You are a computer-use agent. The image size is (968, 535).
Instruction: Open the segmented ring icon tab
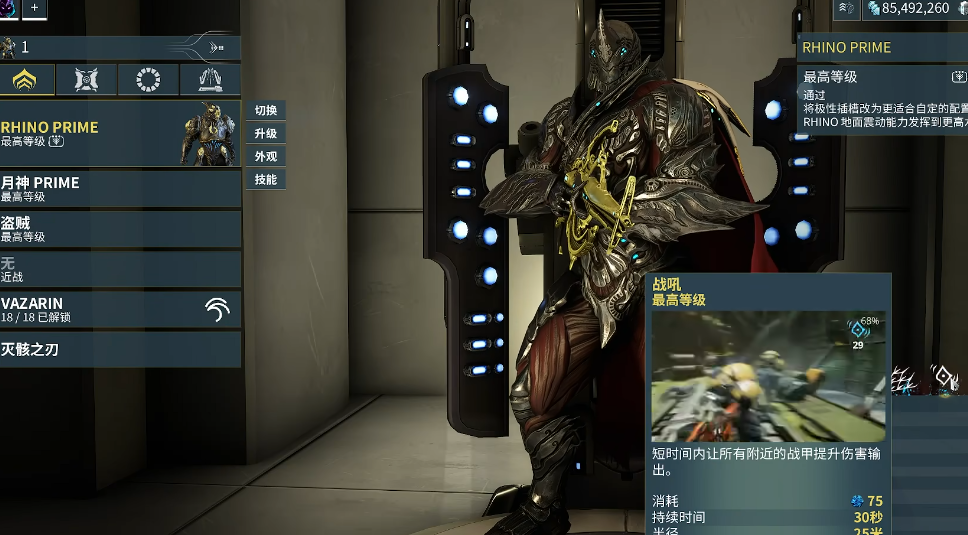(148, 80)
